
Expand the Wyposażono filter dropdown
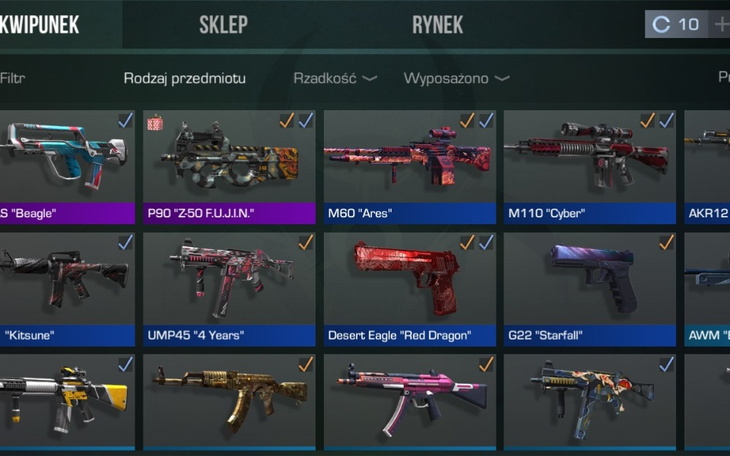coord(456,78)
